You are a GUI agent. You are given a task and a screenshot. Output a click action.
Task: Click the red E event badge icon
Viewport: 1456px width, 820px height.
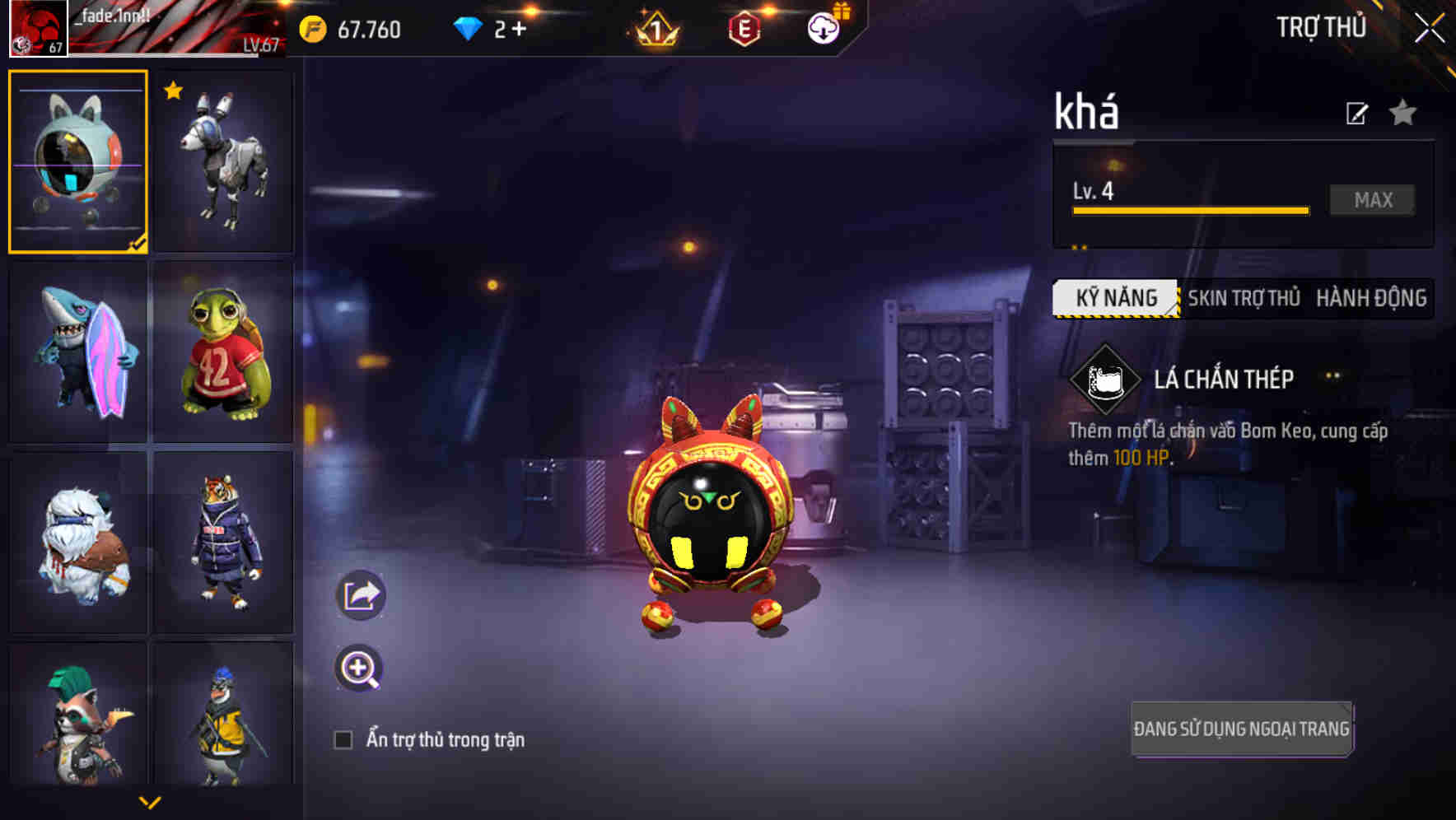pyautogui.click(x=744, y=27)
